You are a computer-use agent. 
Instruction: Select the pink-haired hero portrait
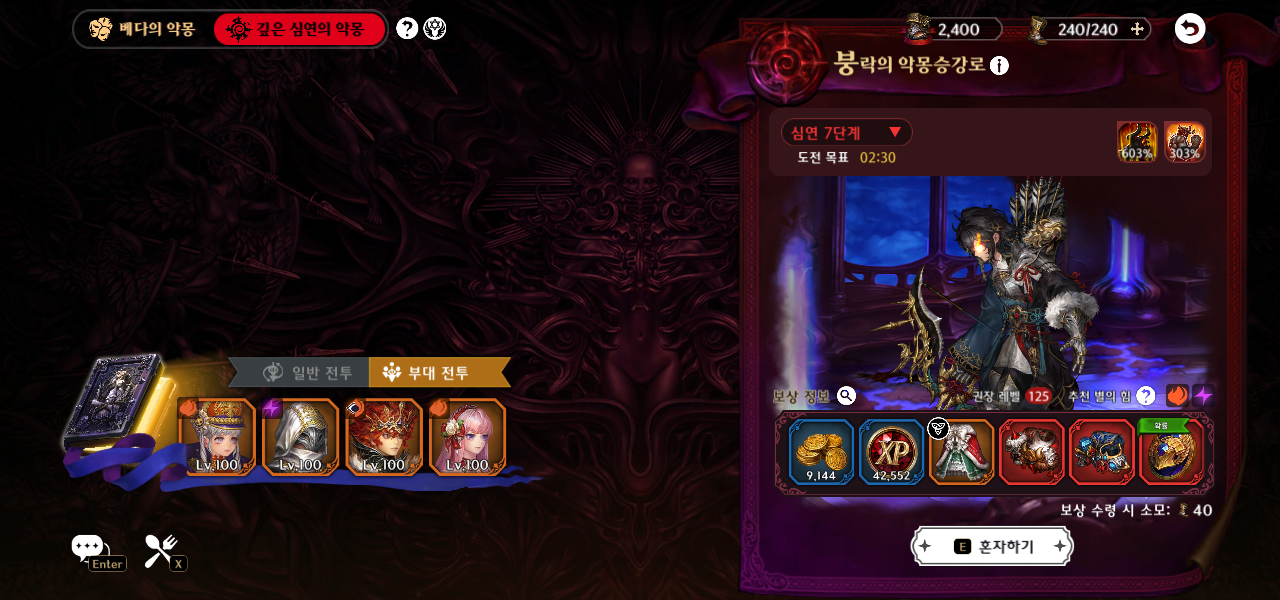point(468,436)
